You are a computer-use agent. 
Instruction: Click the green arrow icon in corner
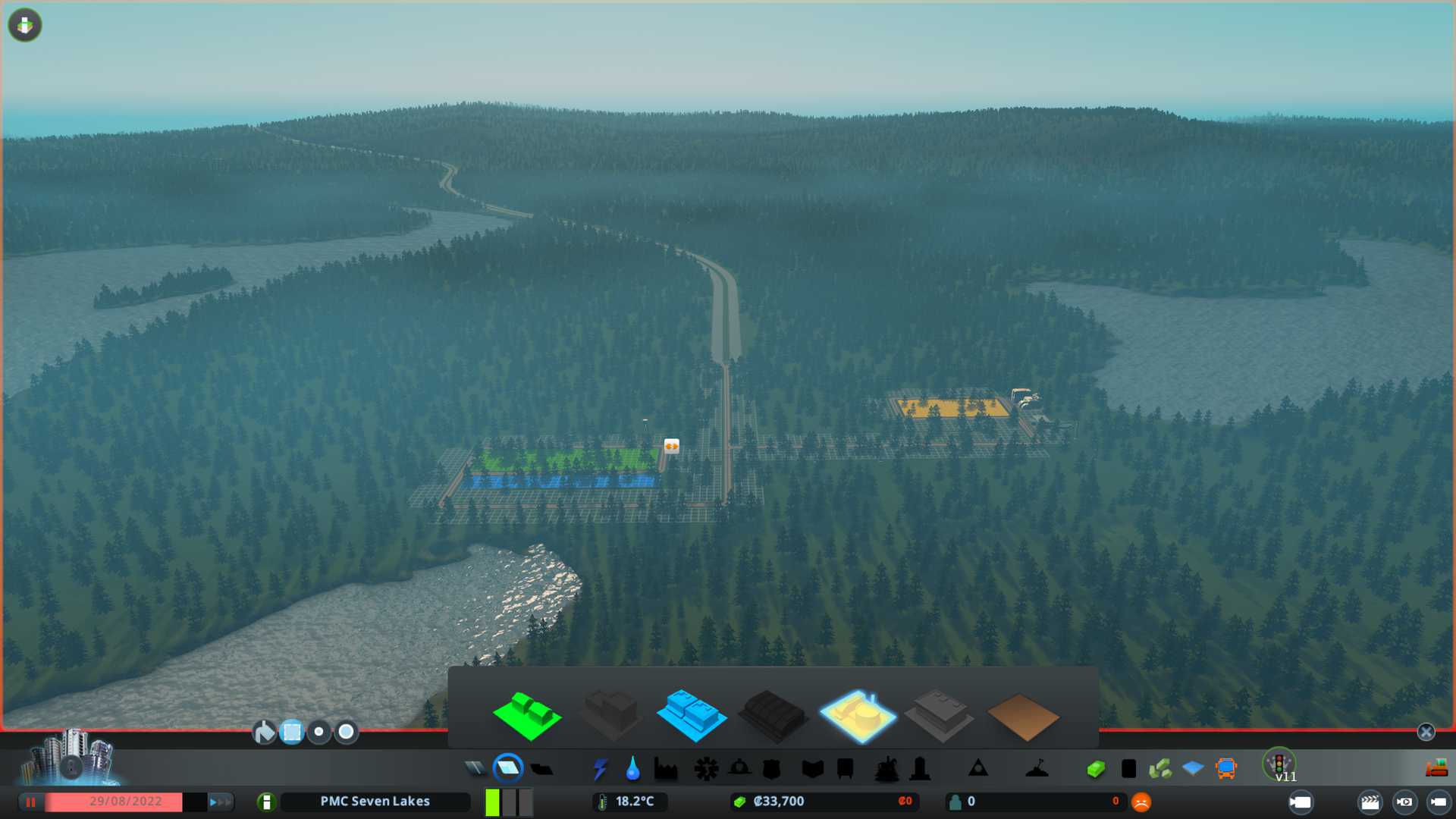pos(25,25)
